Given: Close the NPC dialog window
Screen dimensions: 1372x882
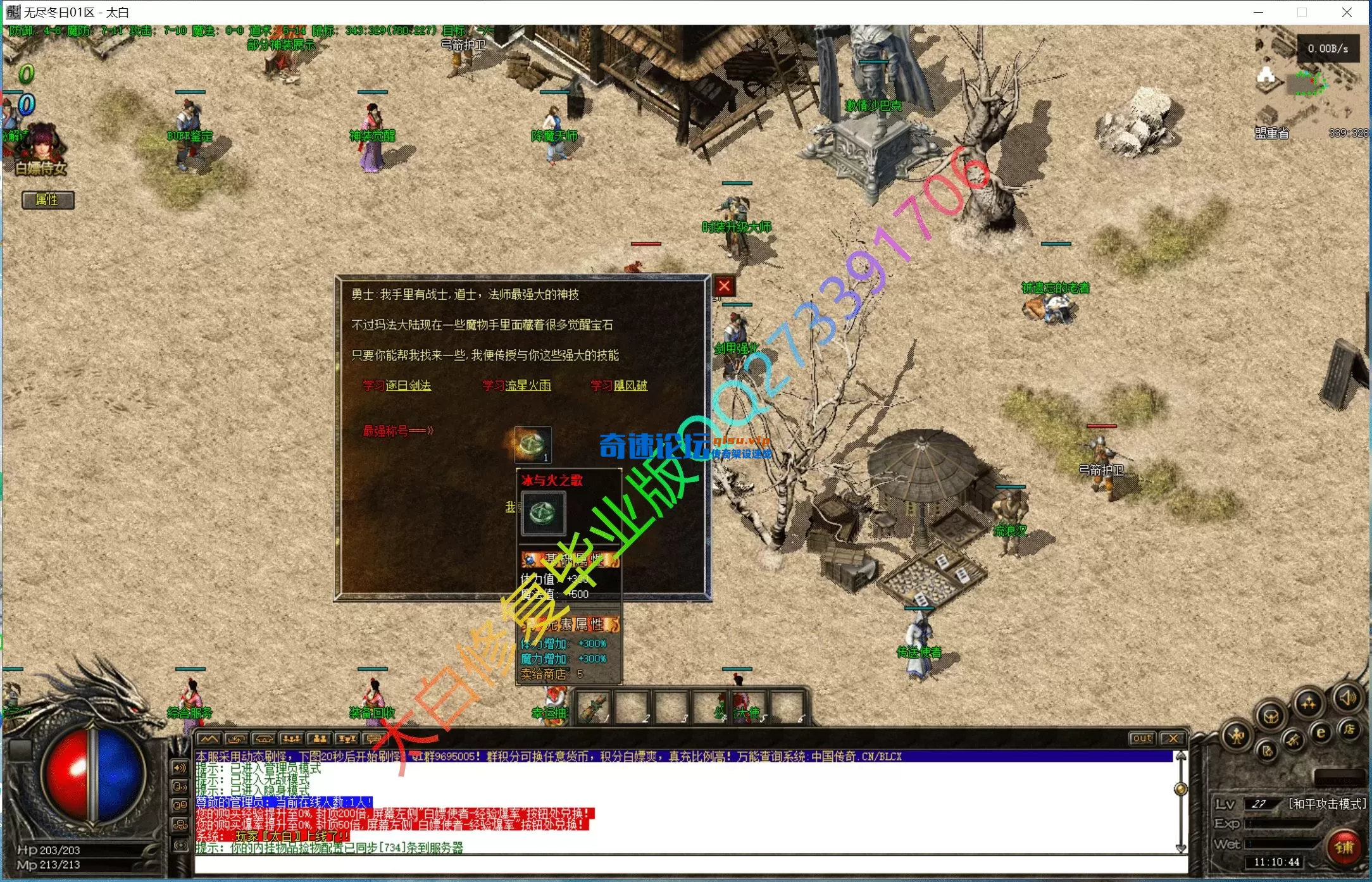Looking at the screenshot, I should pos(723,286).
